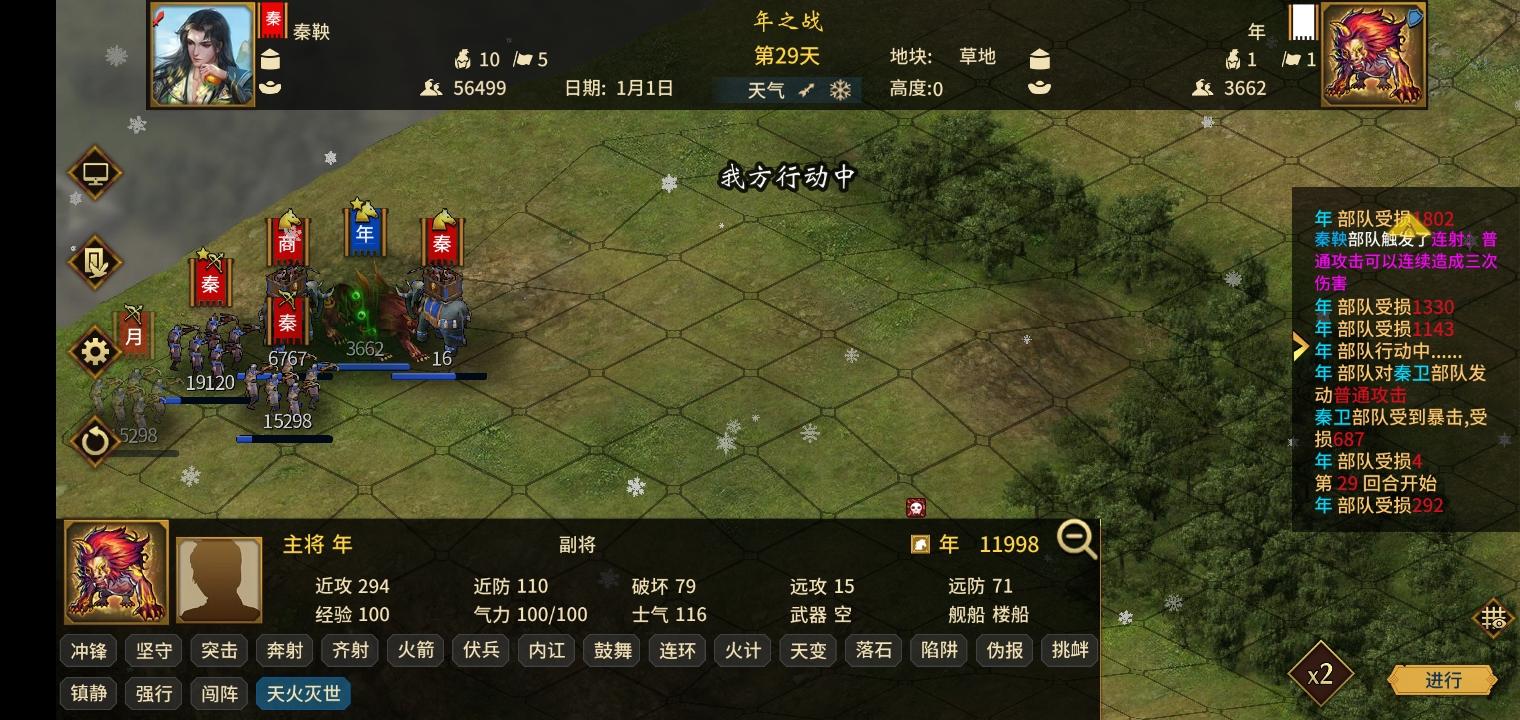Select the 突击 assault command
Viewport: 1520px width, 720px height.
(x=218, y=650)
